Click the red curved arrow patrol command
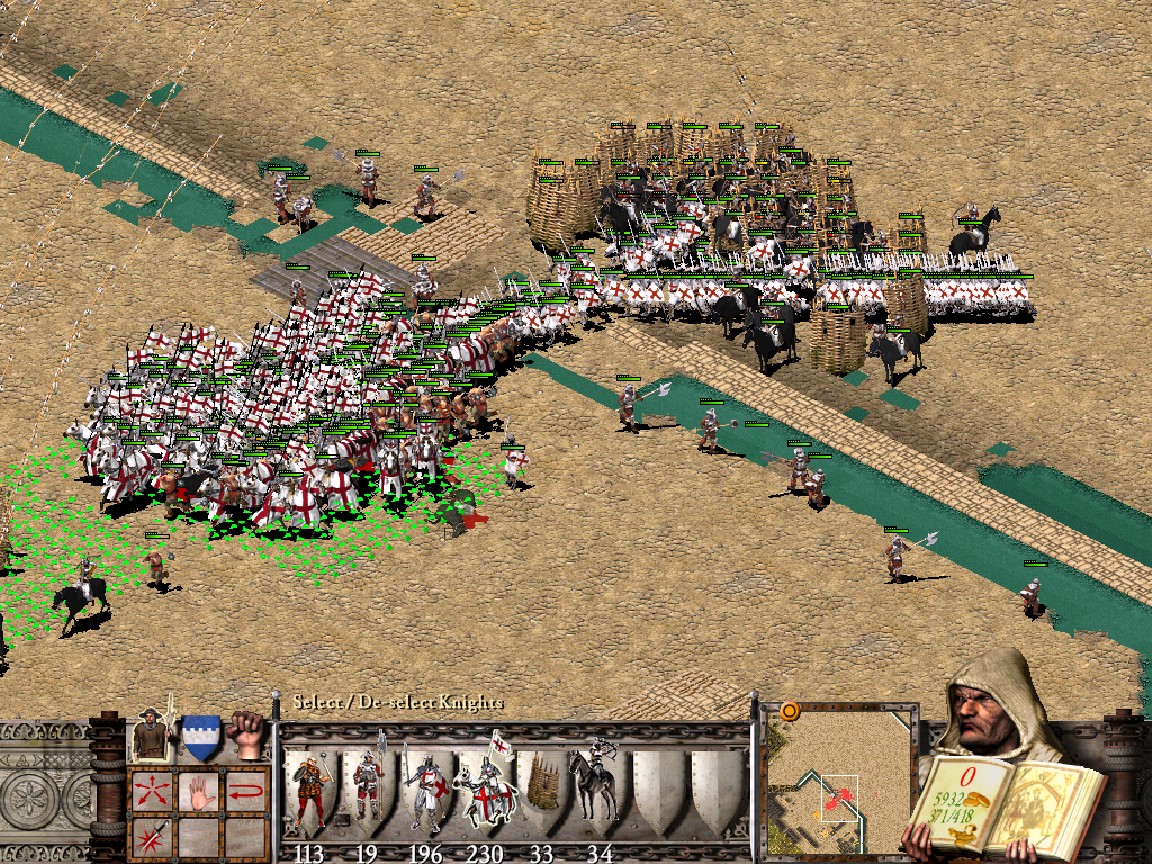 [x=245, y=793]
